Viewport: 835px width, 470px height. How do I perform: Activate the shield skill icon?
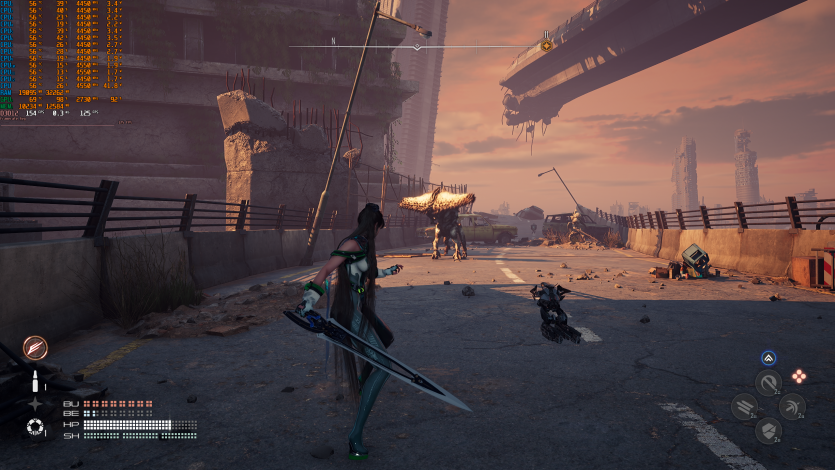[768, 430]
